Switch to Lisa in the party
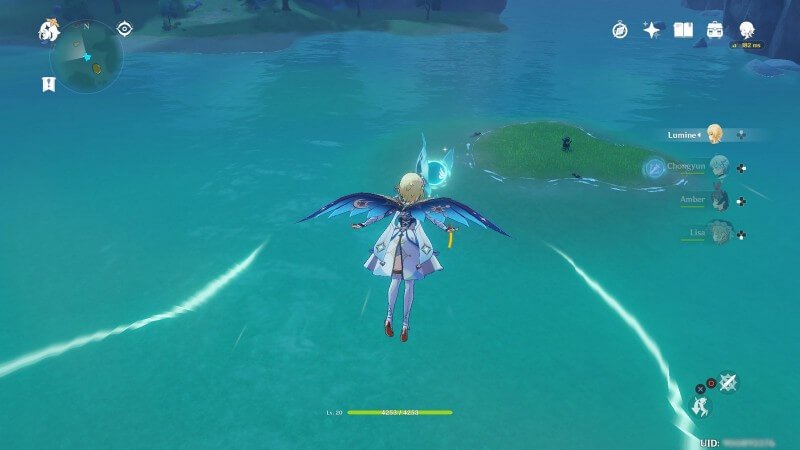The height and width of the screenshot is (450, 800). tap(718, 232)
